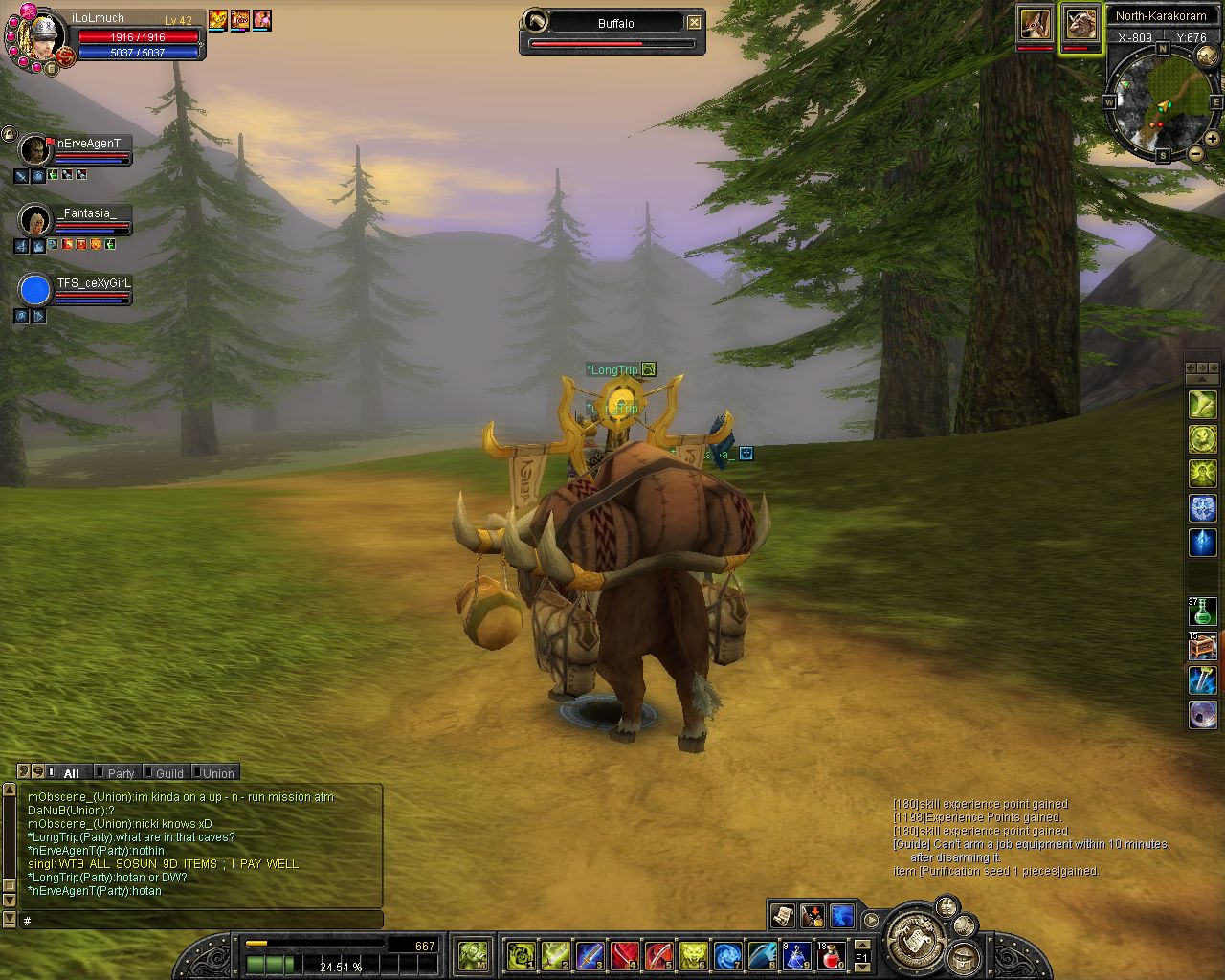Use the blue mana potion in hotbar
The width and height of the screenshot is (1225, 980).
[x=796, y=954]
